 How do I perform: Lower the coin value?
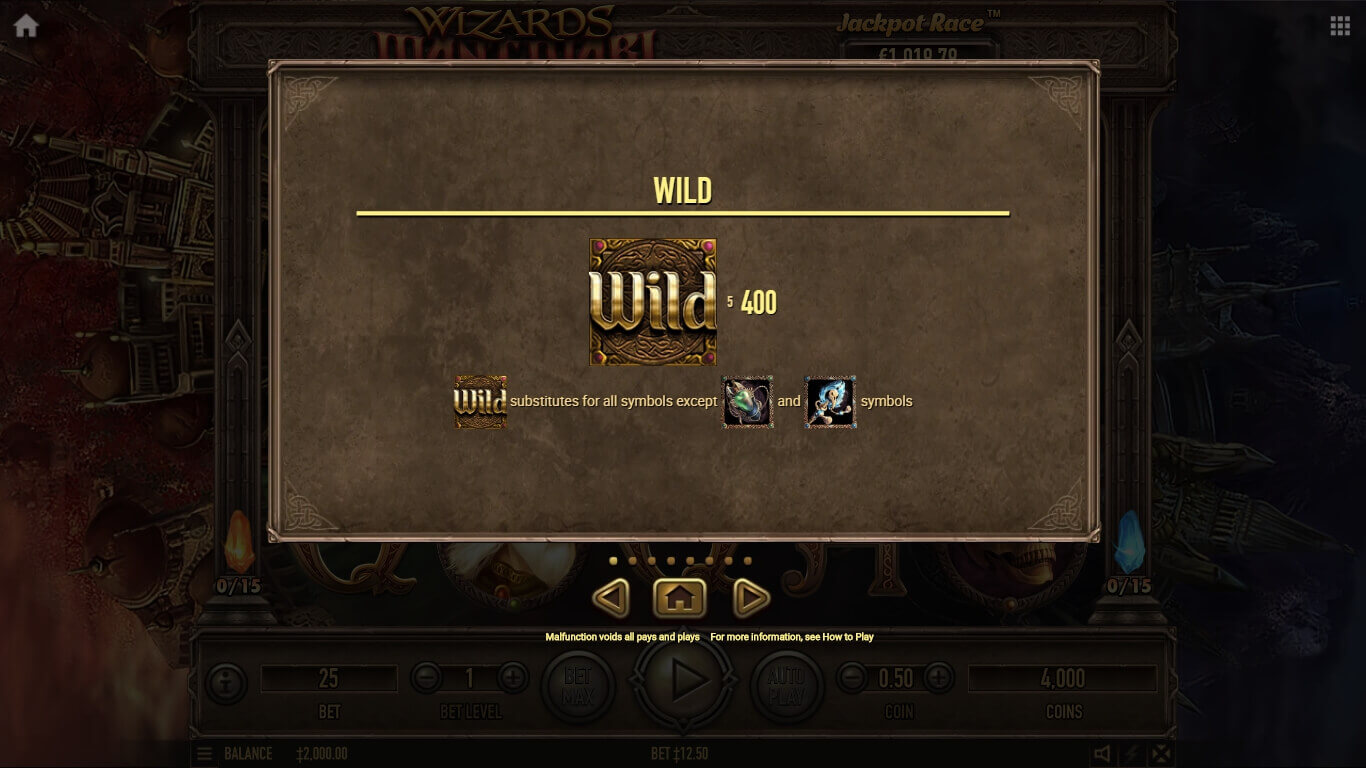coord(852,678)
